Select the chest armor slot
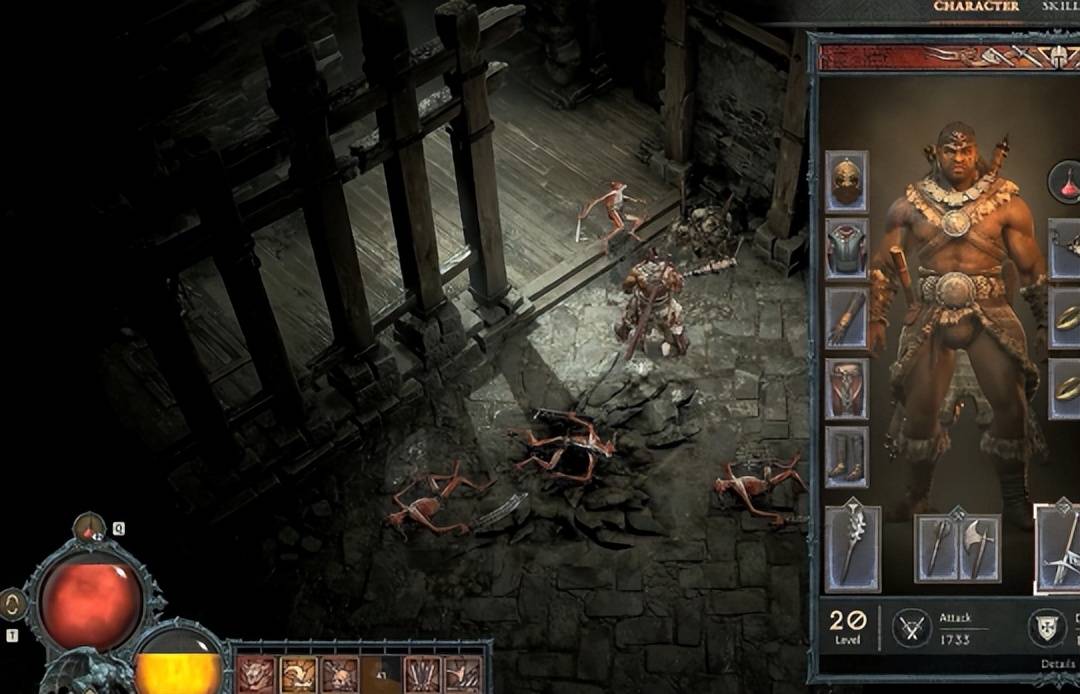 [846, 249]
